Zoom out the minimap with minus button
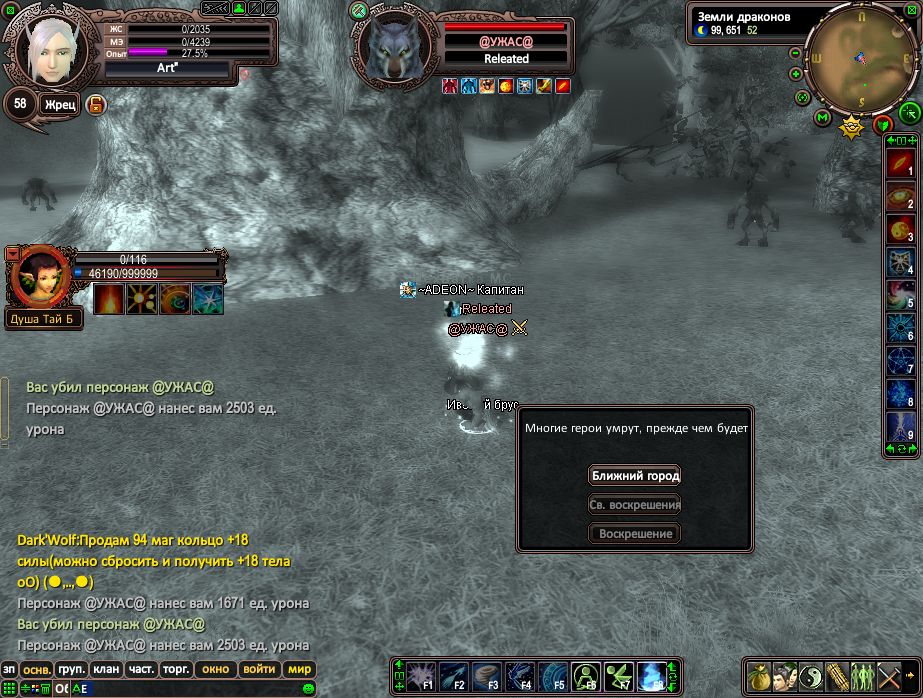Viewport: 923px width, 698px height. pyautogui.click(x=795, y=53)
